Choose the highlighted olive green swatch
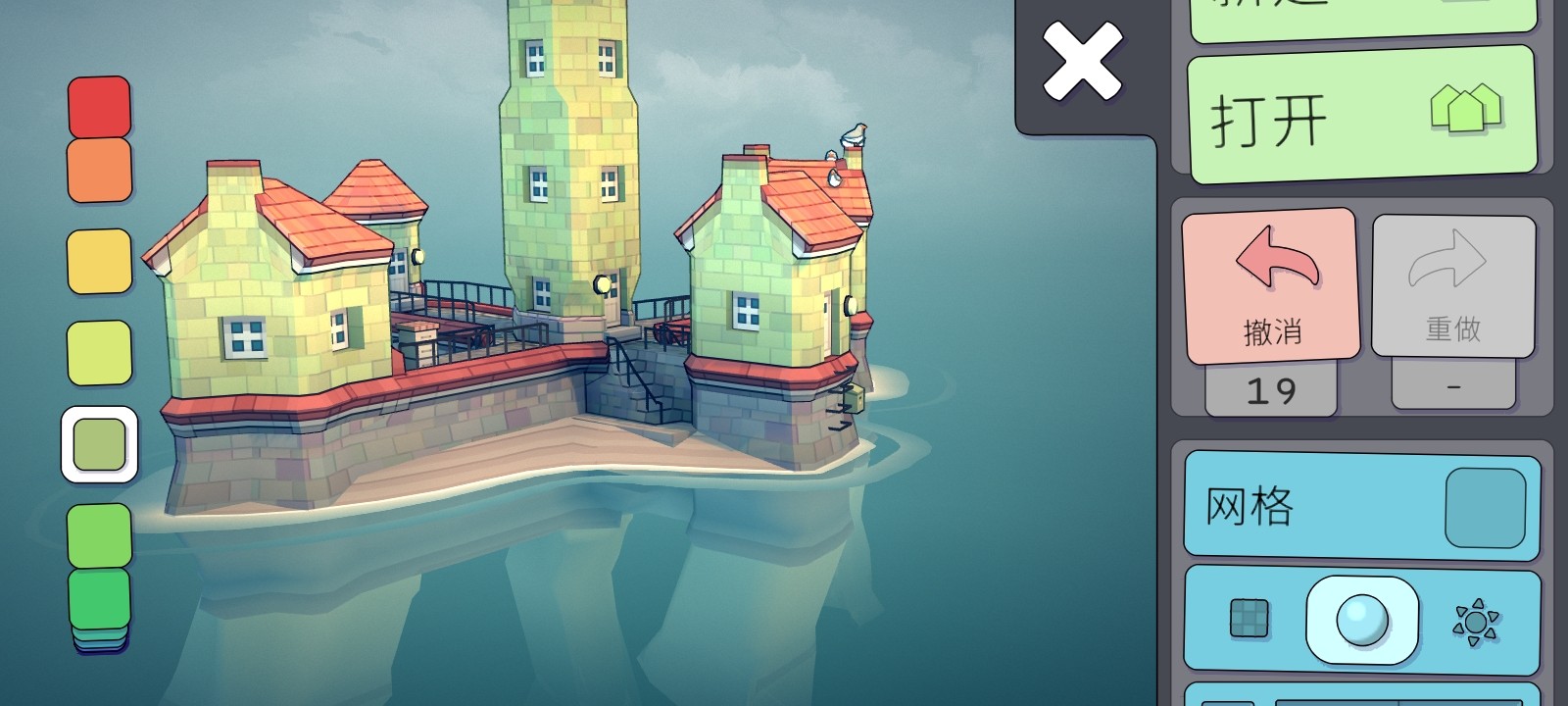The height and width of the screenshot is (706, 1568). click(99, 444)
